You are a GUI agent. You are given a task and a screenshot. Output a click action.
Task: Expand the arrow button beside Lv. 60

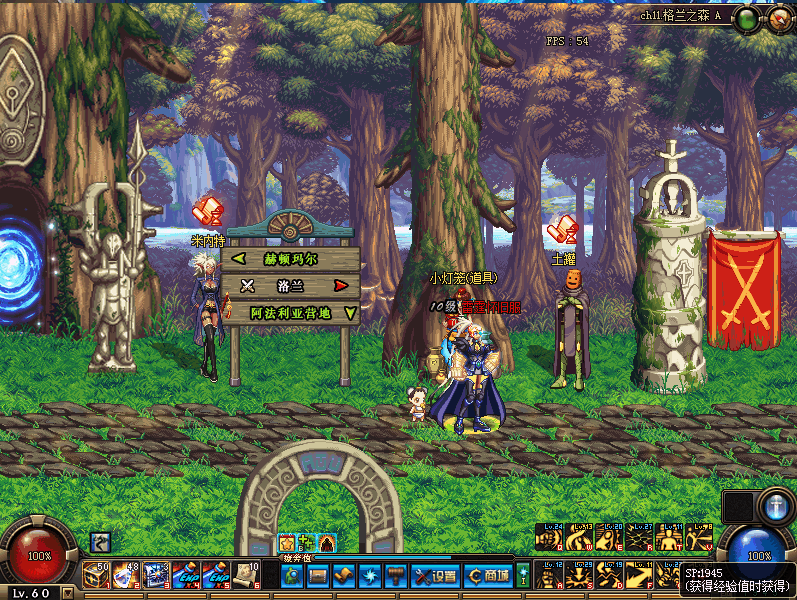[x=67, y=592]
